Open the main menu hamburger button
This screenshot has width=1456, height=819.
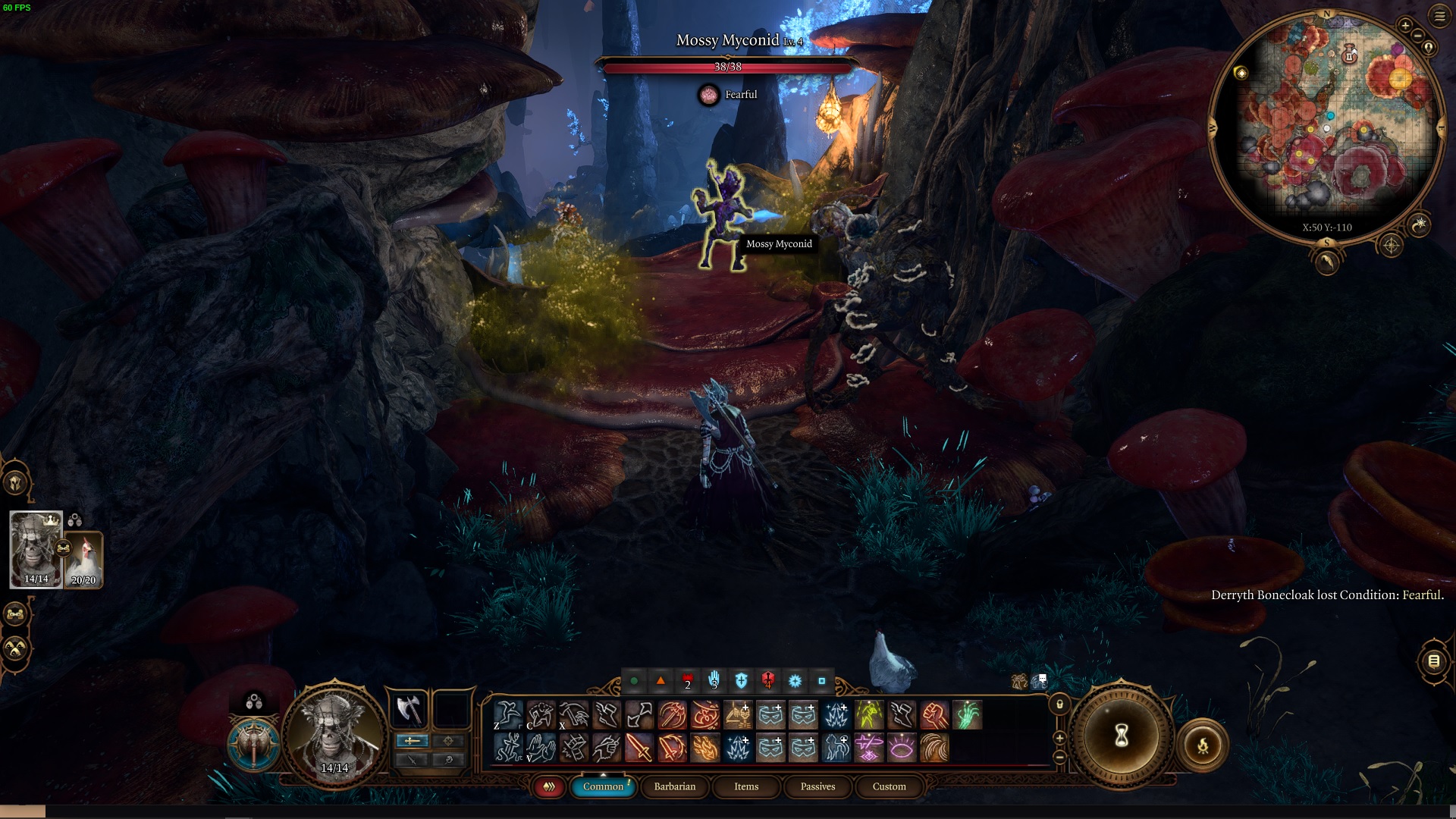1439,15
